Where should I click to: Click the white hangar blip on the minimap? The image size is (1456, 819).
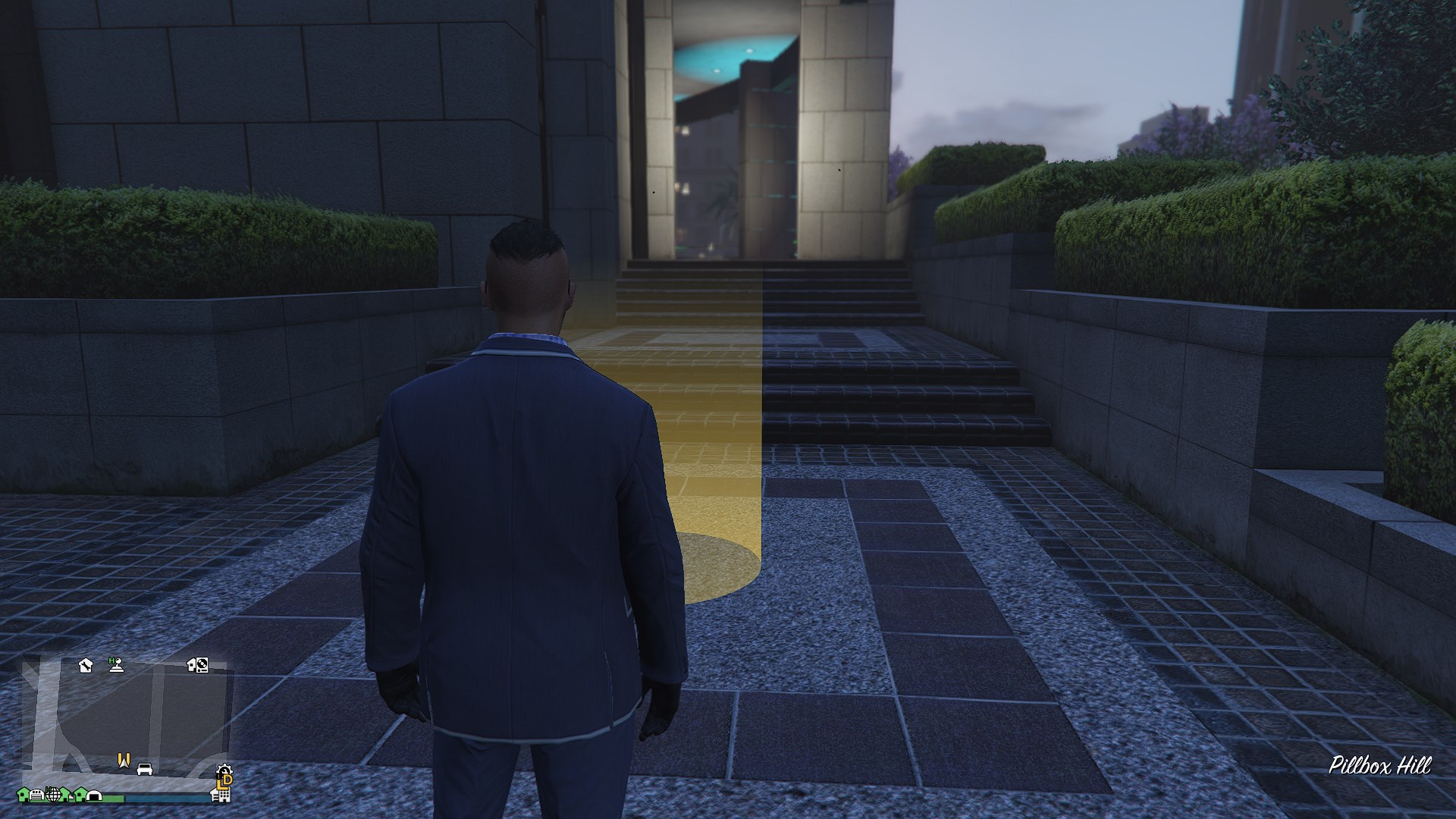tap(94, 795)
